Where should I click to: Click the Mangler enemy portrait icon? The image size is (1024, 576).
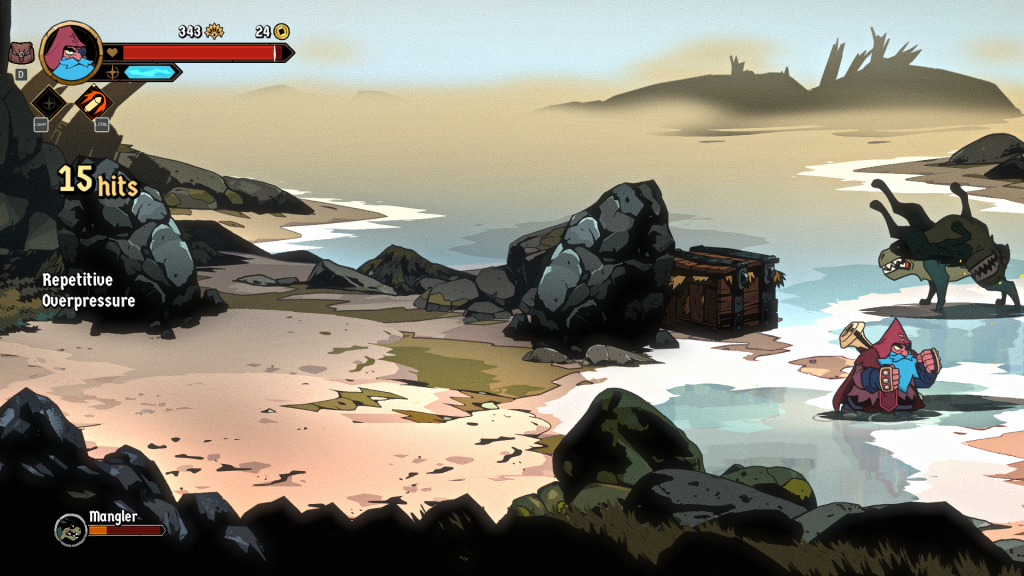70,529
